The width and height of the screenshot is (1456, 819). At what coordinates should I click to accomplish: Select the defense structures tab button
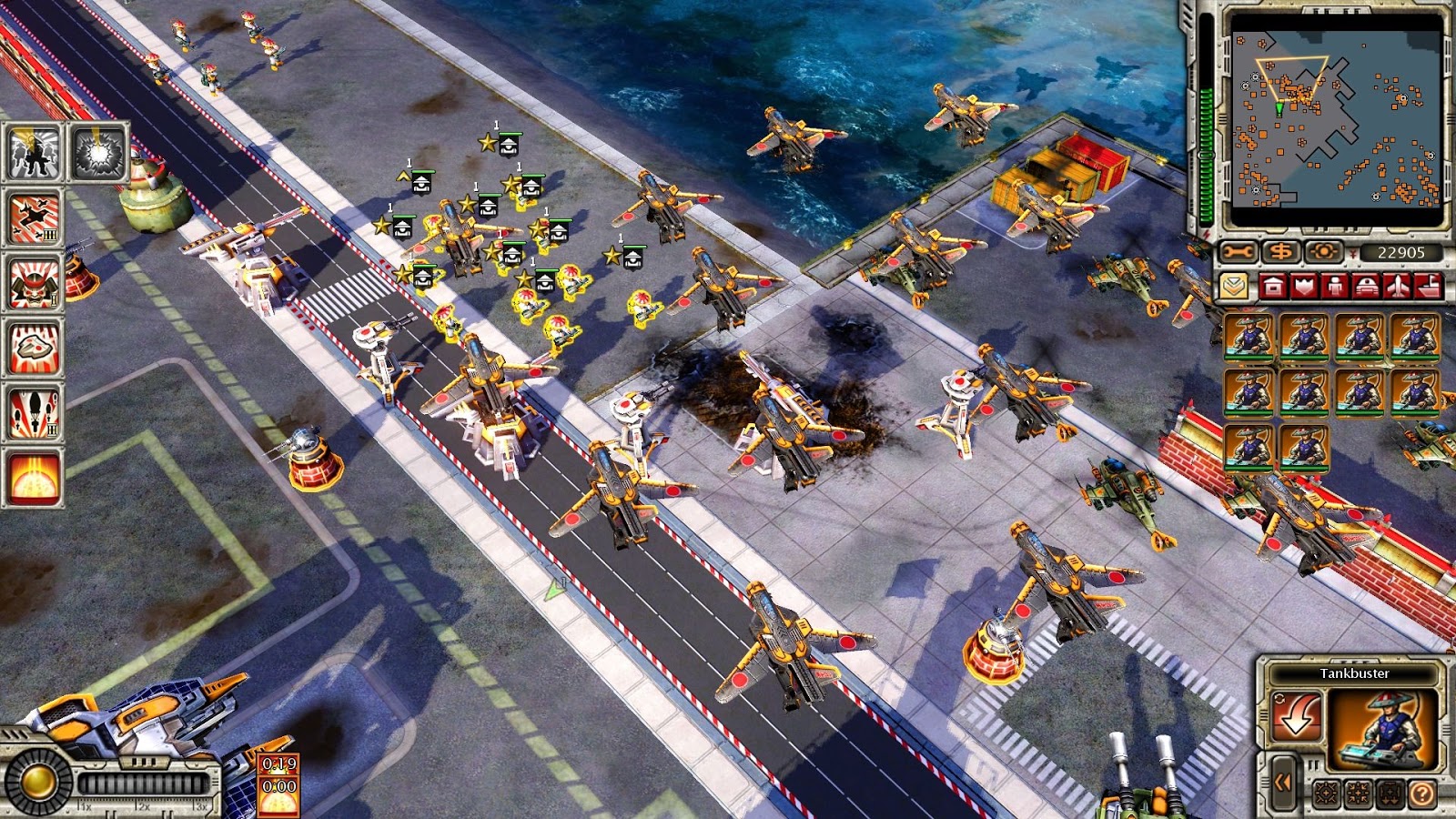tap(1303, 285)
